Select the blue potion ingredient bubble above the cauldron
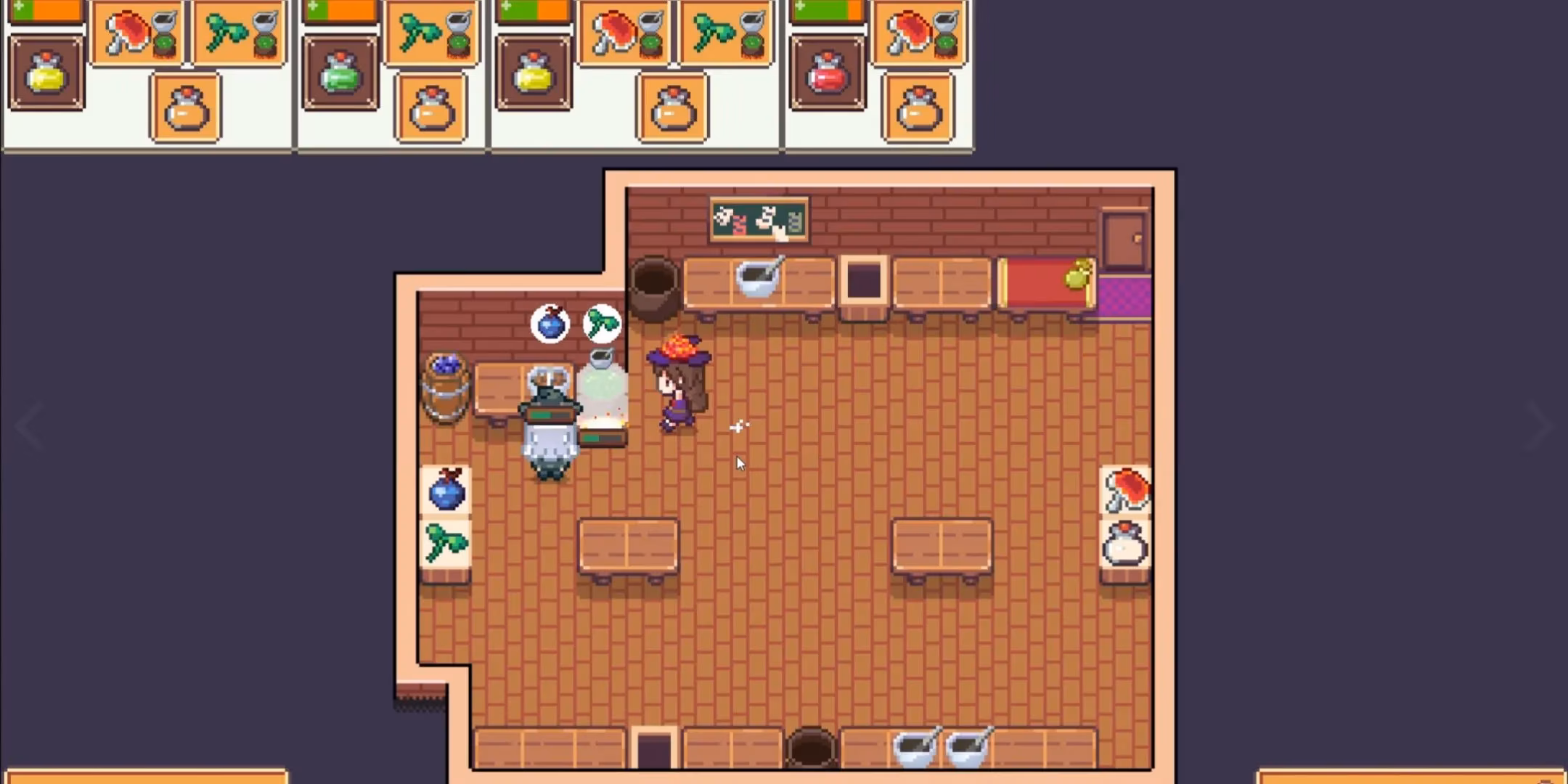The height and width of the screenshot is (784, 1568). [x=550, y=324]
